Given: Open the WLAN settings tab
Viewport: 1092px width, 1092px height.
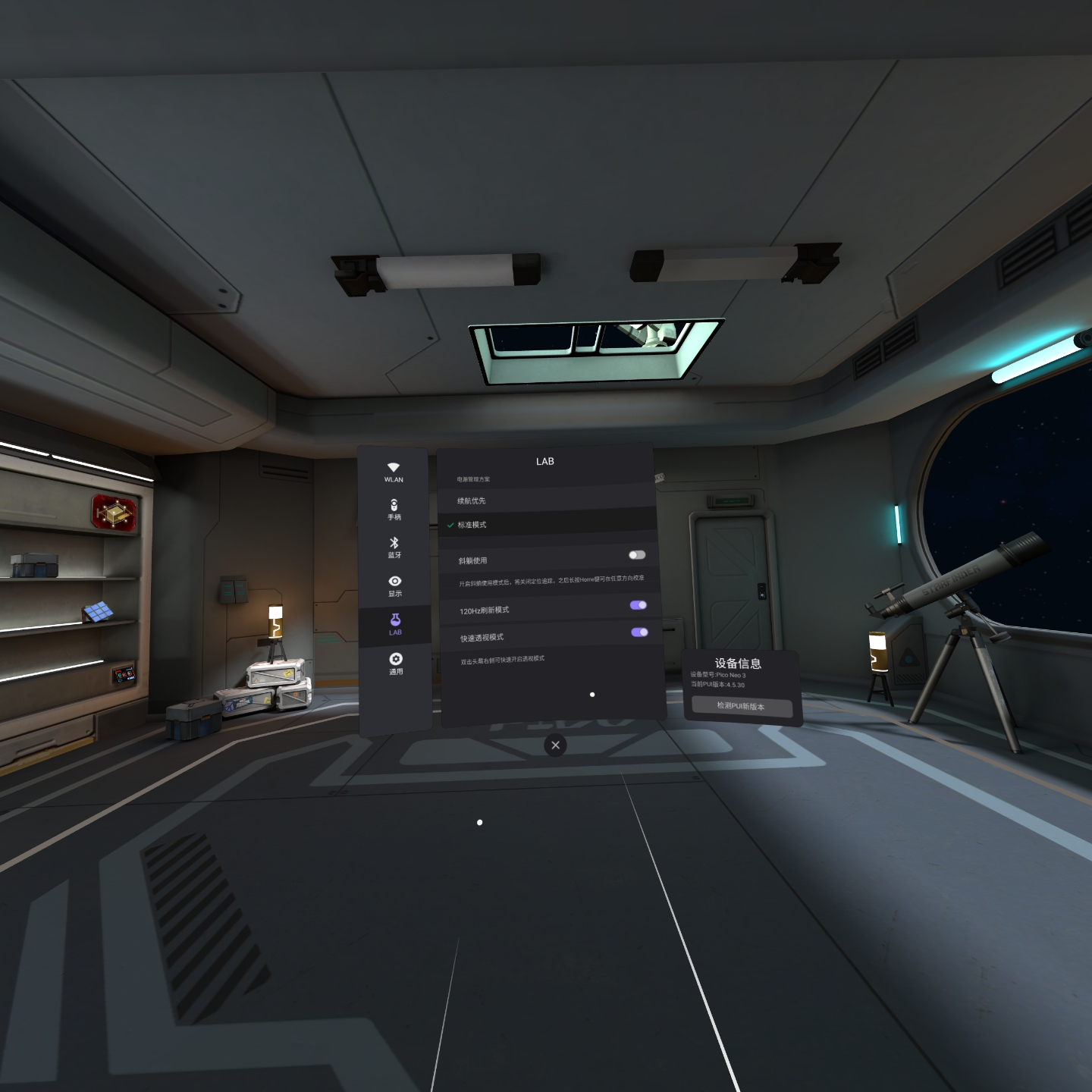Looking at the screenshot, I should point(394,472).
